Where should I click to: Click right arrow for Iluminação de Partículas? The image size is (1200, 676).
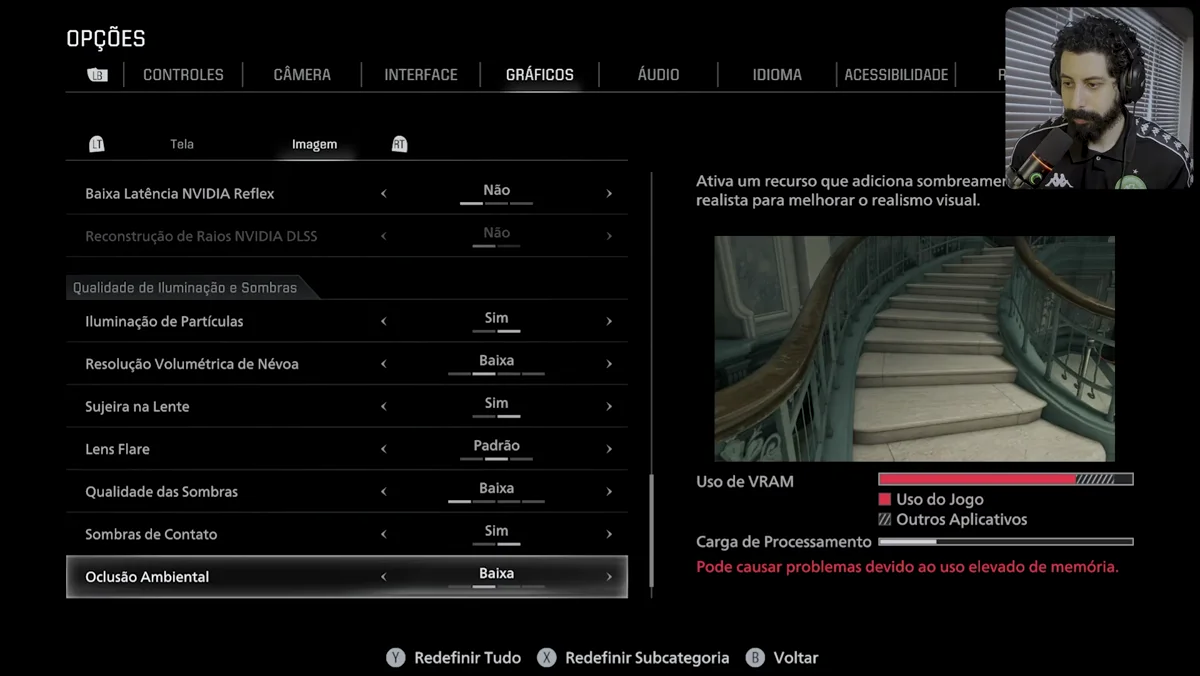609,321
